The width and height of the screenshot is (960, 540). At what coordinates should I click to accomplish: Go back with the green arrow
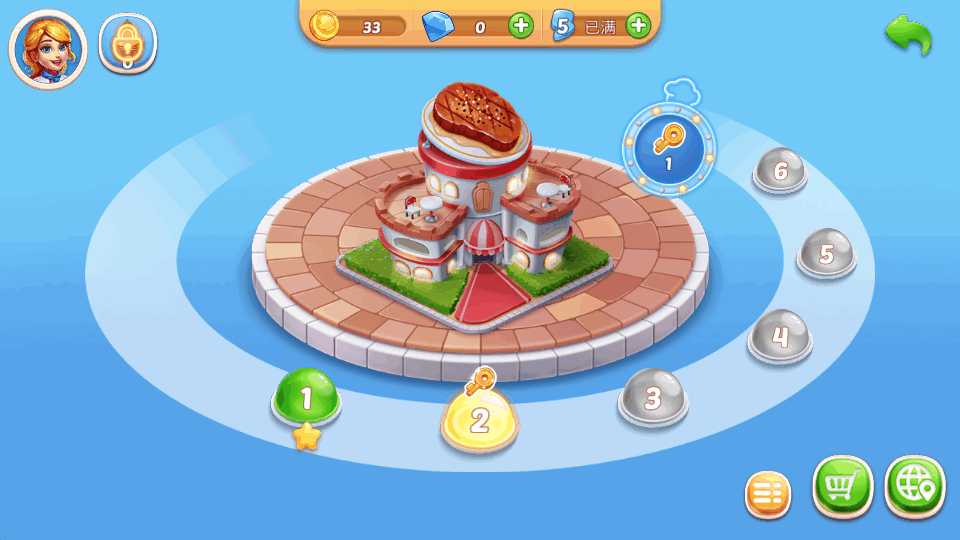[908, 36]
